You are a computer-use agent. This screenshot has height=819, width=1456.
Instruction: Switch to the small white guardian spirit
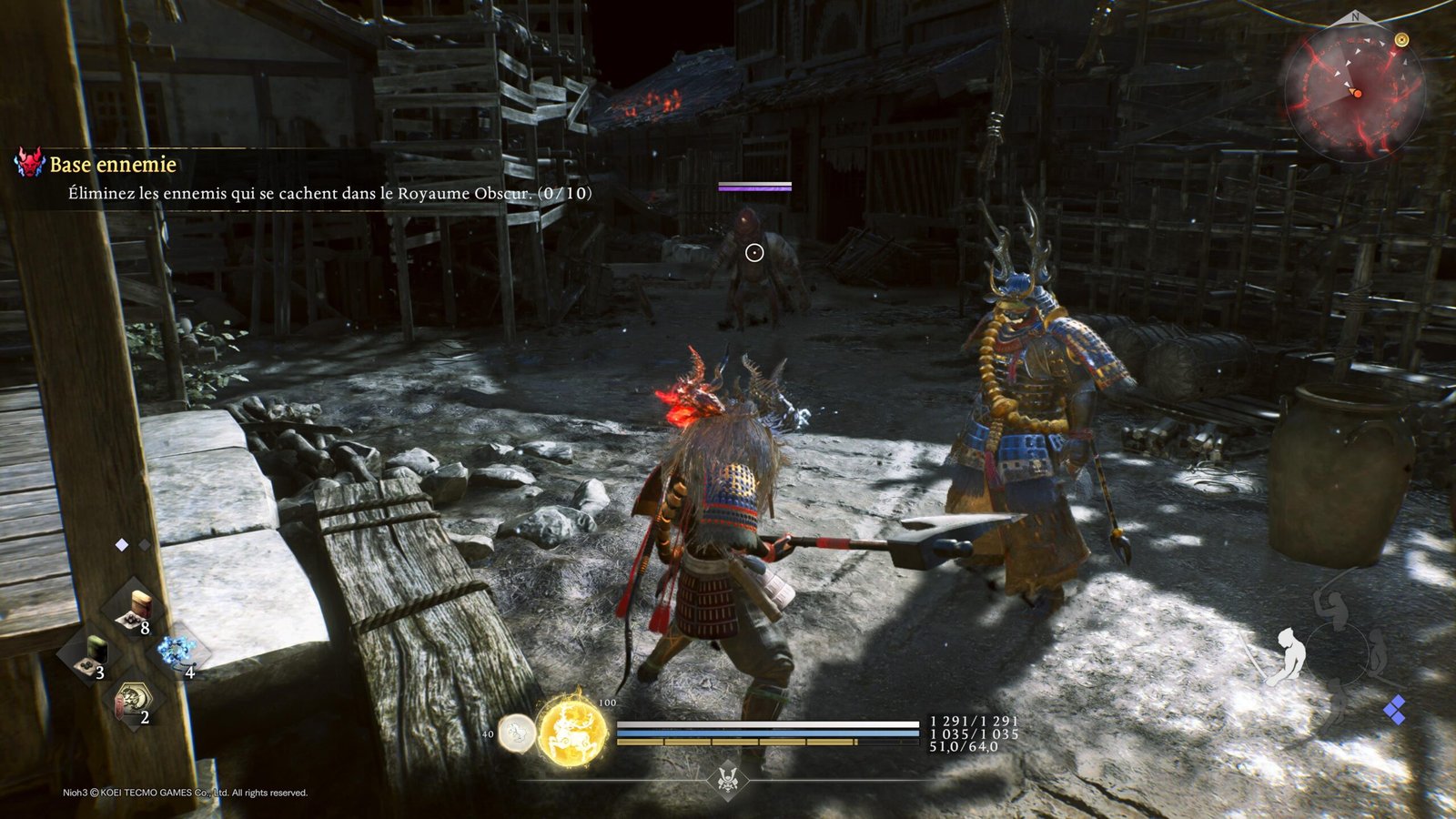[517, 733]
